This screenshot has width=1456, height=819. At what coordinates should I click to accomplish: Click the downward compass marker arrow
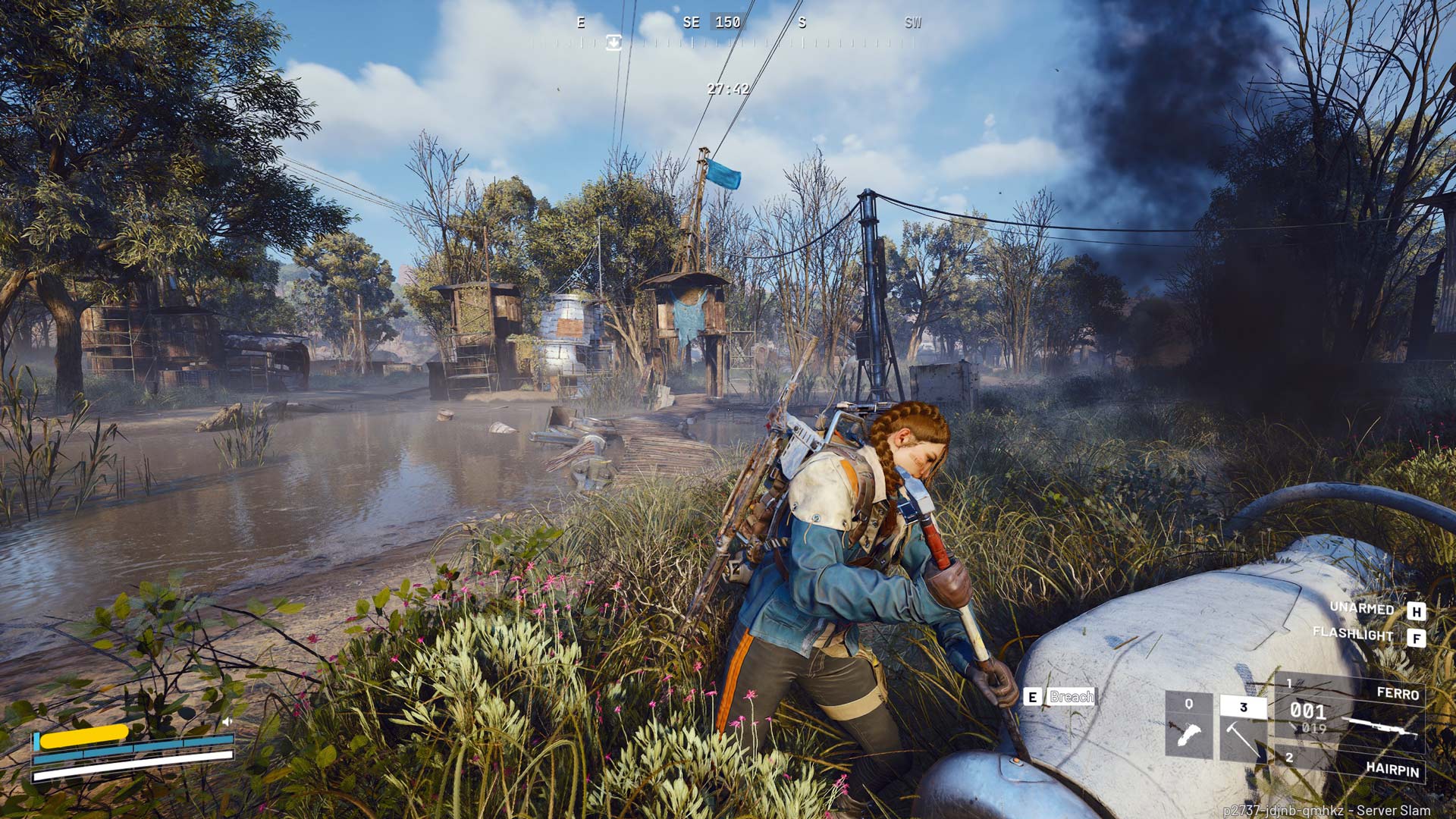click(x=613, y=44)
